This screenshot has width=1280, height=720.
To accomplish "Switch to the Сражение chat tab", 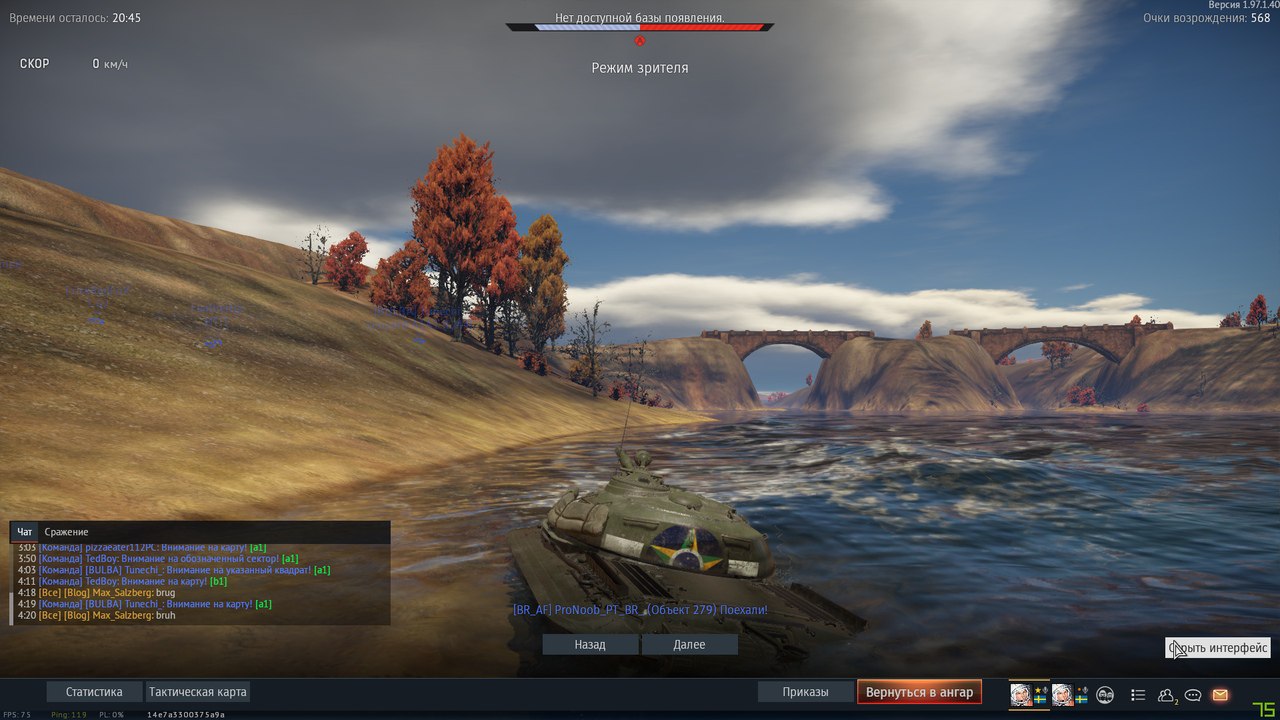I will pyautogui.click(x=66, y=532).
